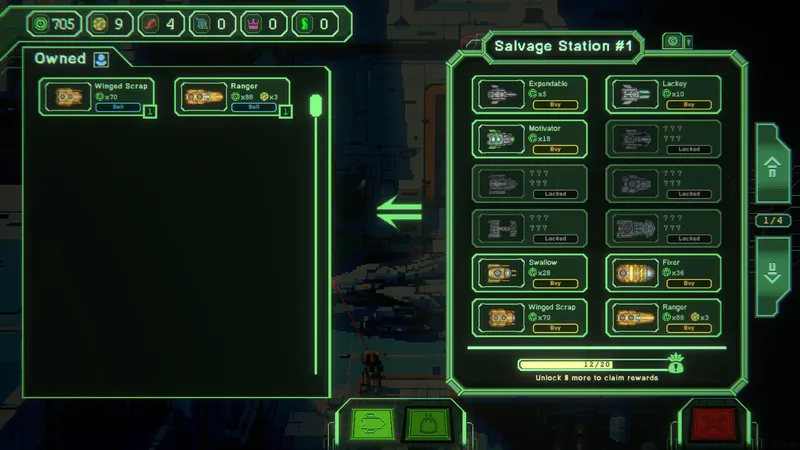Click the icon beside Salvage Station title

click(675, 41)
